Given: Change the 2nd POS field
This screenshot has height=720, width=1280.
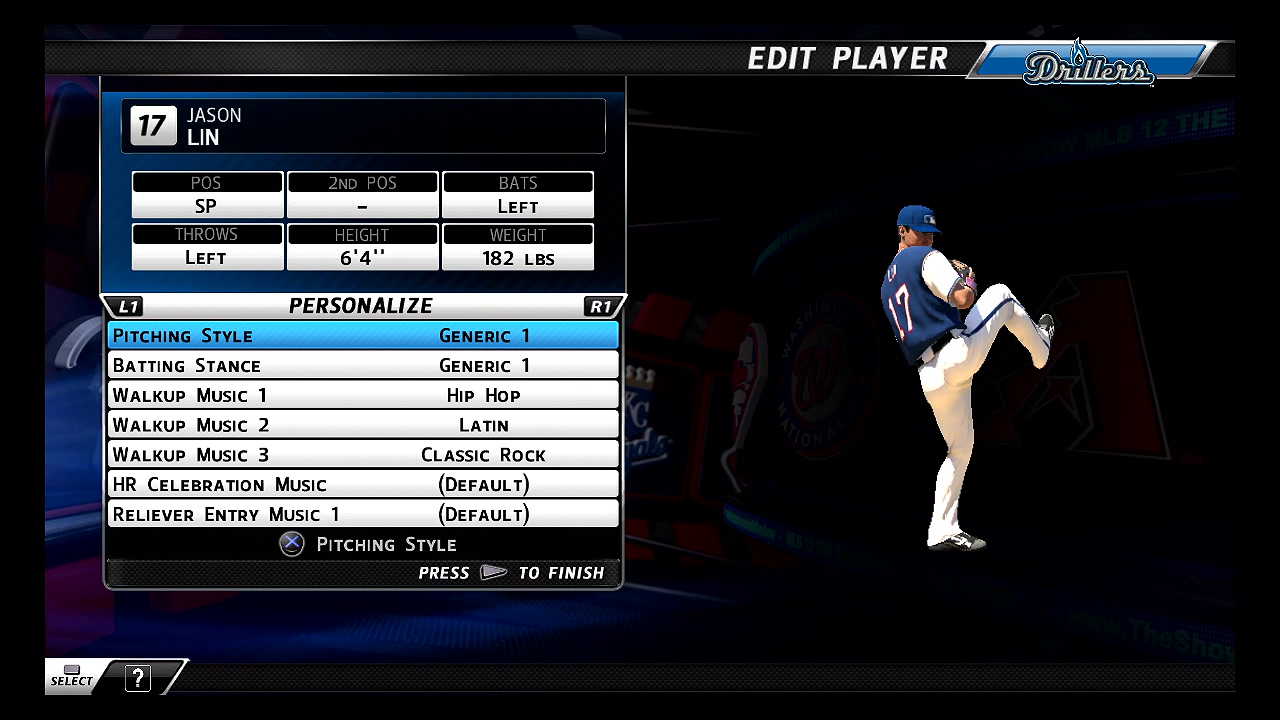Looking at the screenshot, I should tap(362, 196).
